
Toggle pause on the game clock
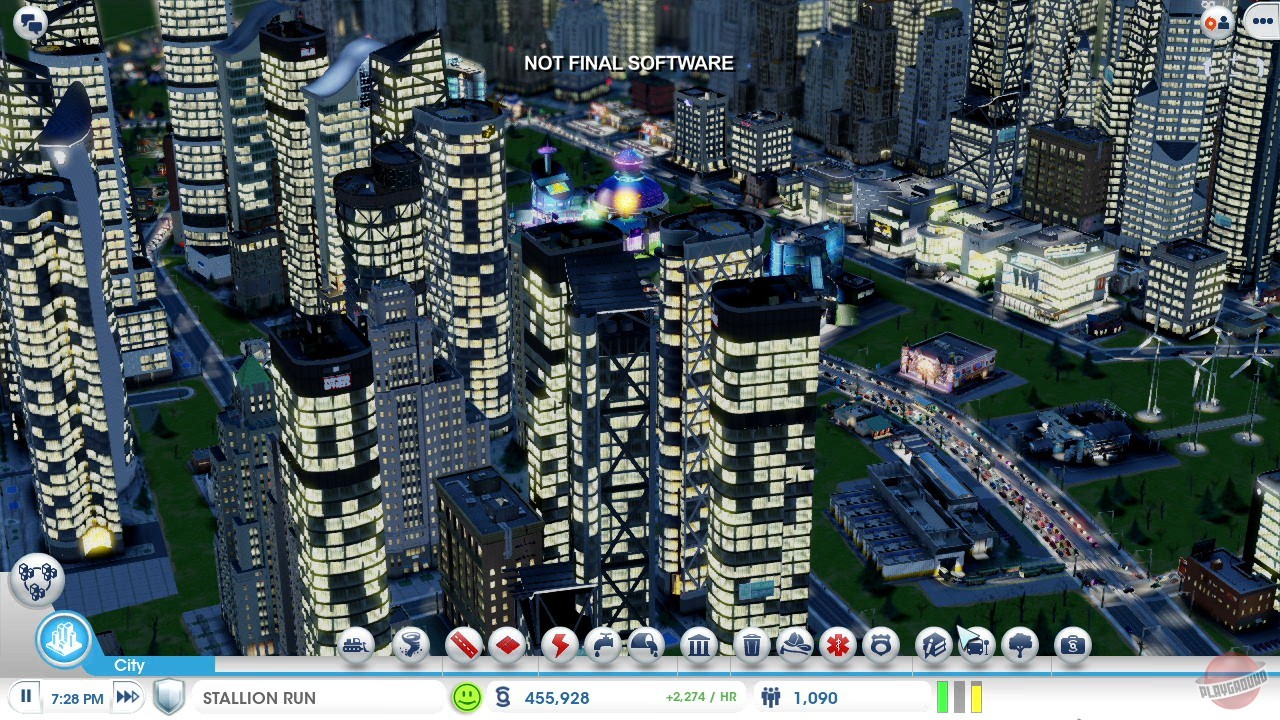coord(24,697)
